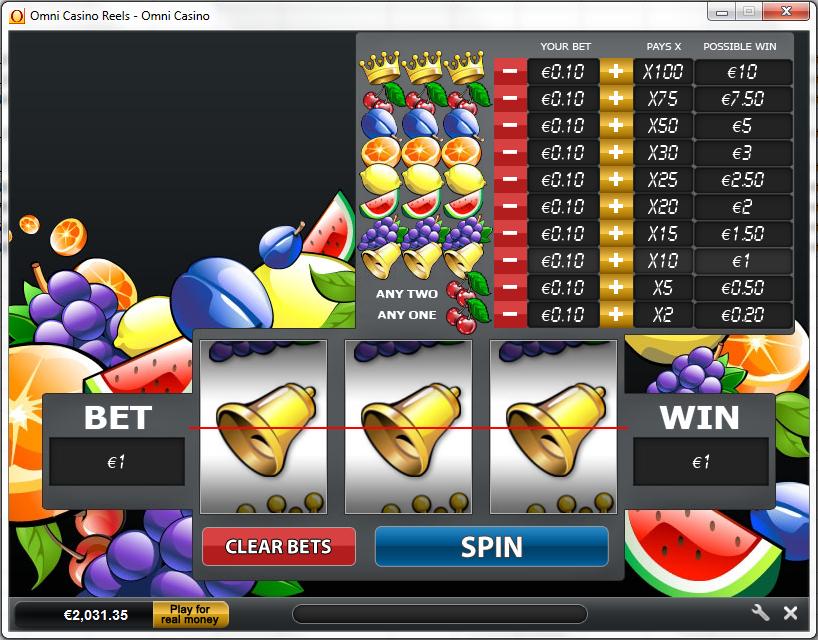Image resolution: width=818 pixels, height=640 pixels.
Task: Close the game with the X icon
Action: 790,613
